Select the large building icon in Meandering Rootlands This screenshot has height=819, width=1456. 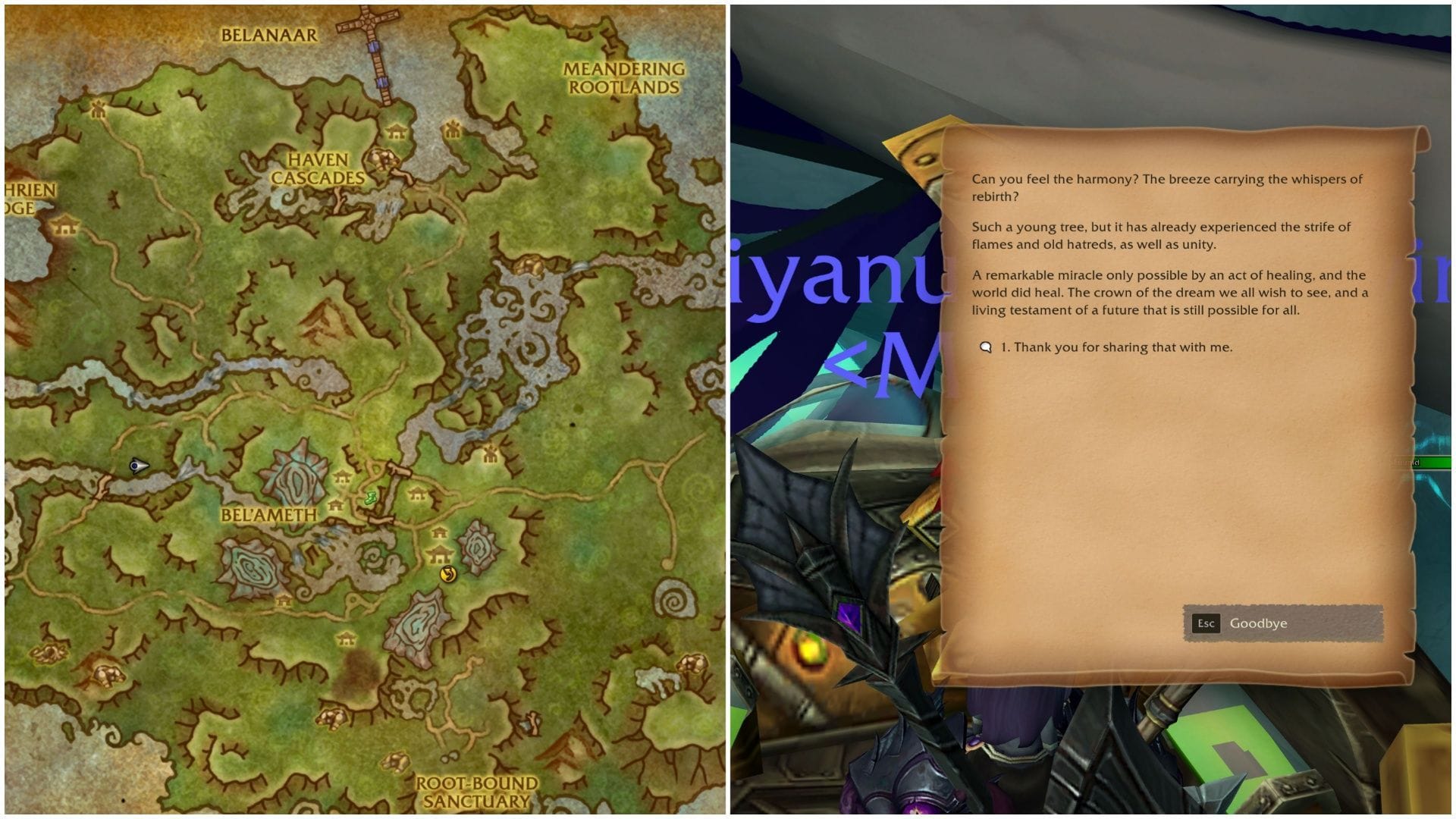(x=452, y=130)
